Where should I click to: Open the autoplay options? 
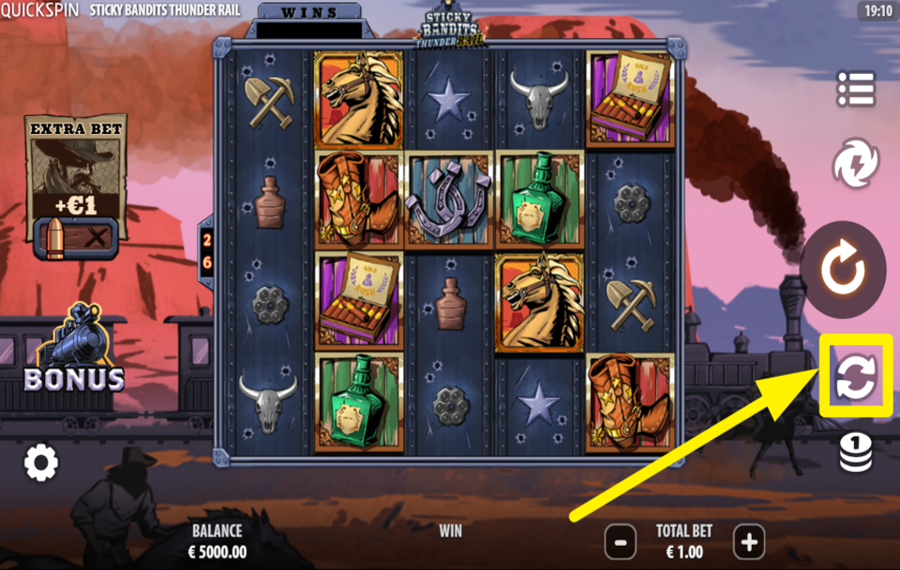855,376
